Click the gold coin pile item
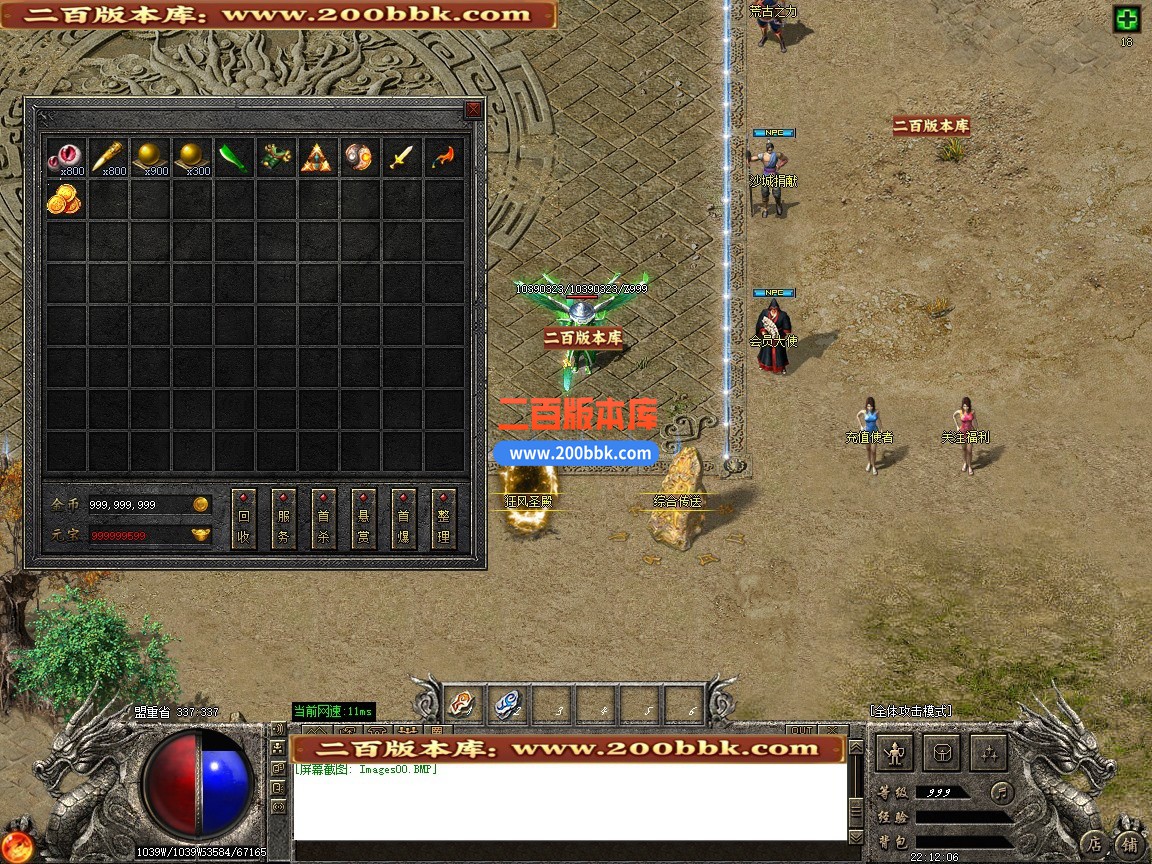Image resolution: width=1152 pixels, height=864 pixels. pyautogui.click(x=65, y=199)
